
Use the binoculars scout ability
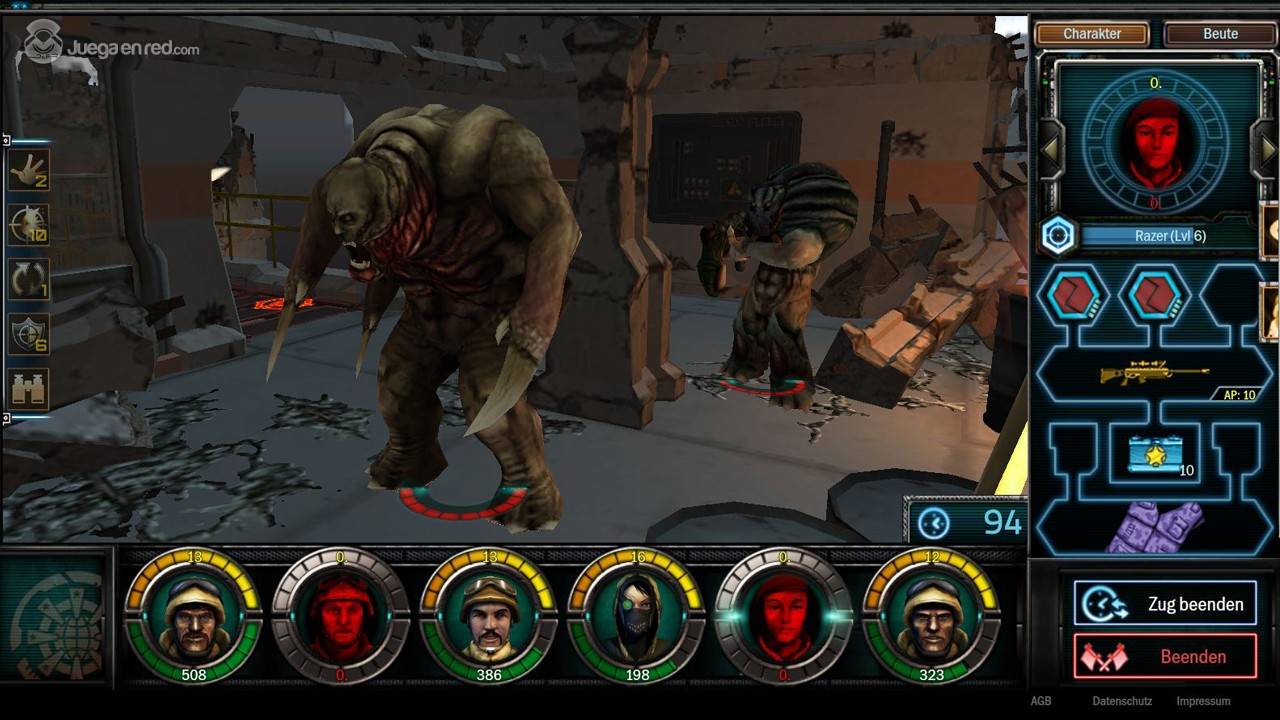point(28,388)
